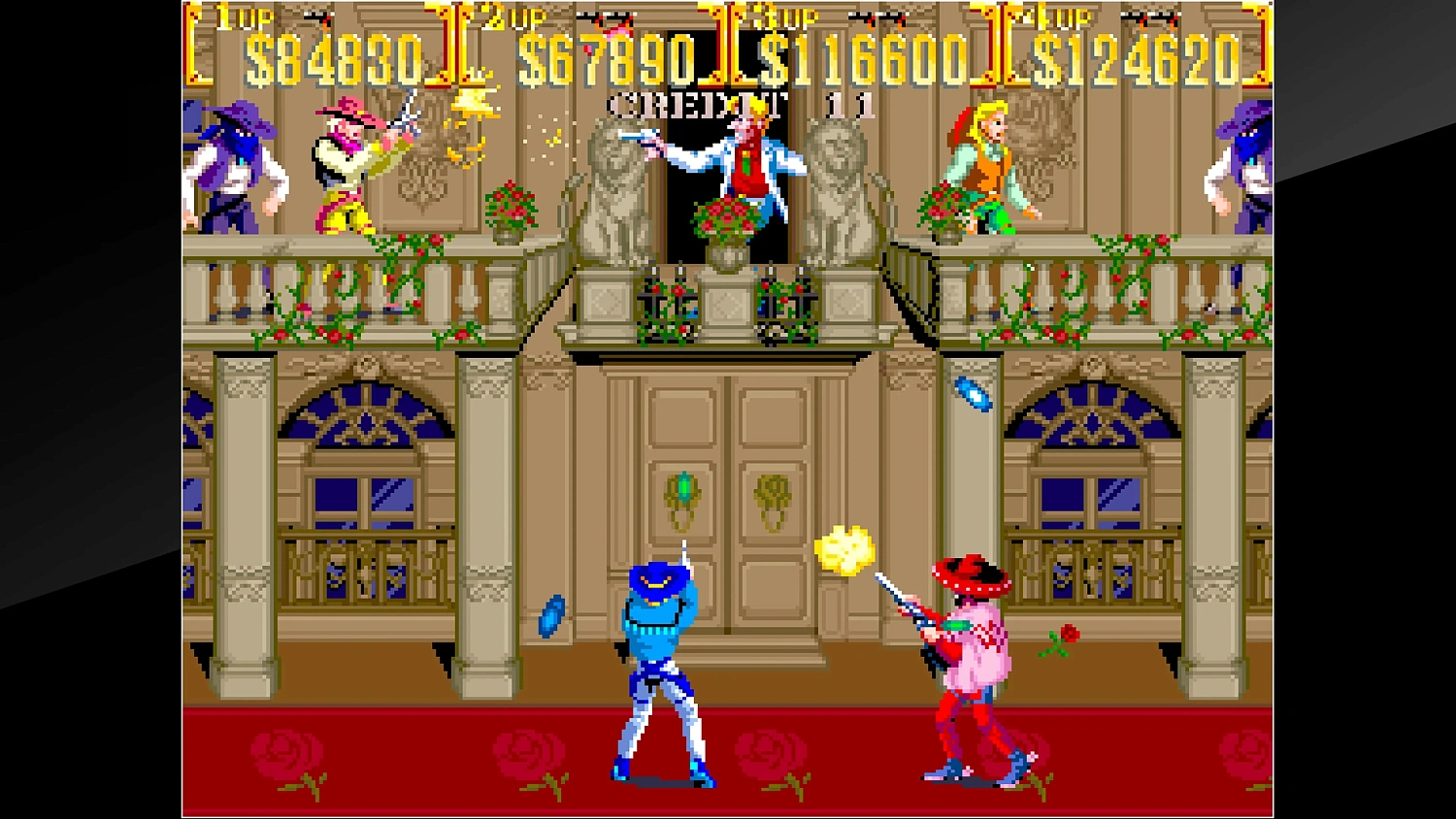Click the blue coin falling near the right pillar
This screenshot has width=1456, height=819.
971,395
